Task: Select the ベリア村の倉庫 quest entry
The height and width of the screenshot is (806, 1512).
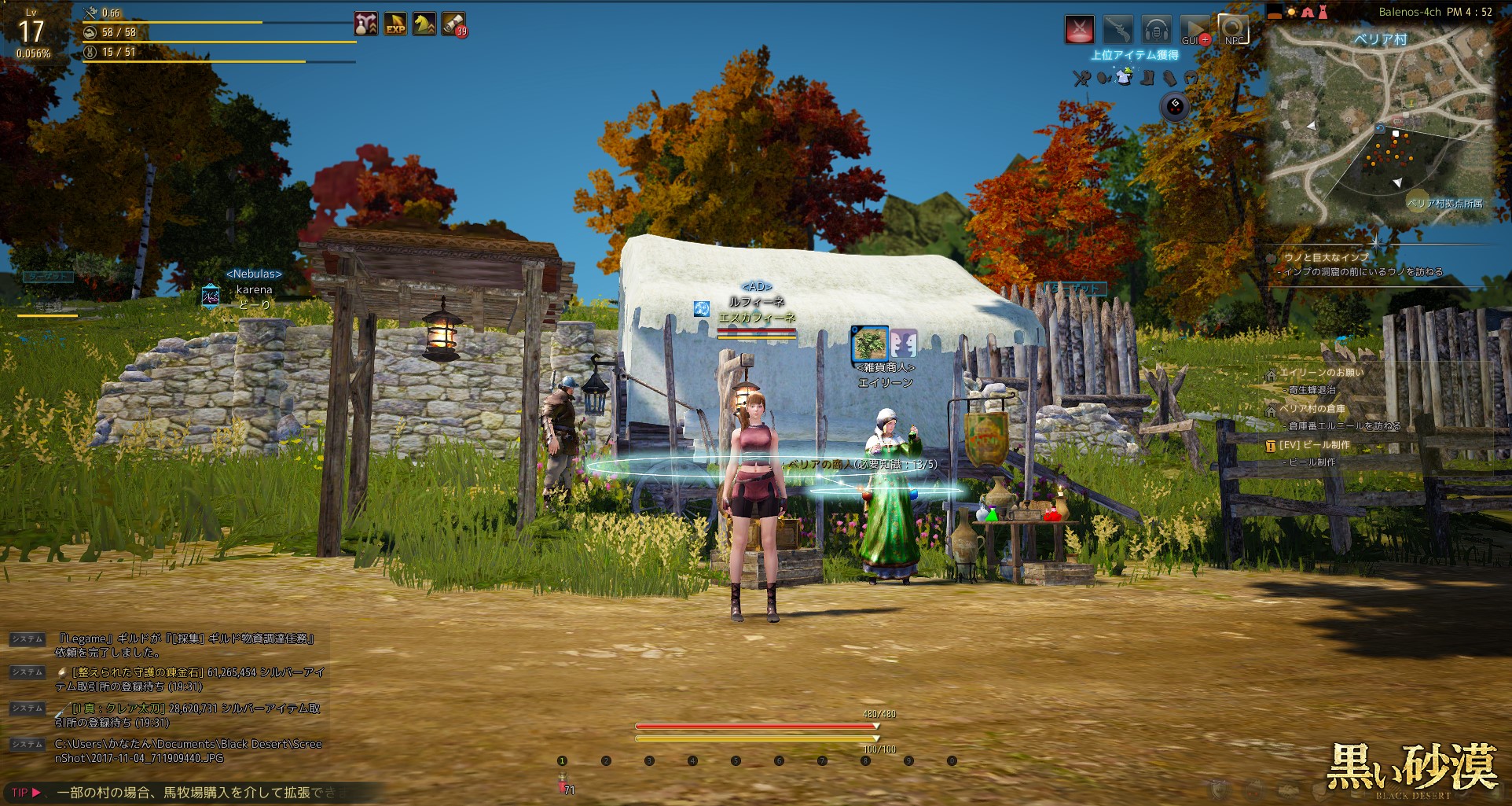Action: click(1312, 408)
